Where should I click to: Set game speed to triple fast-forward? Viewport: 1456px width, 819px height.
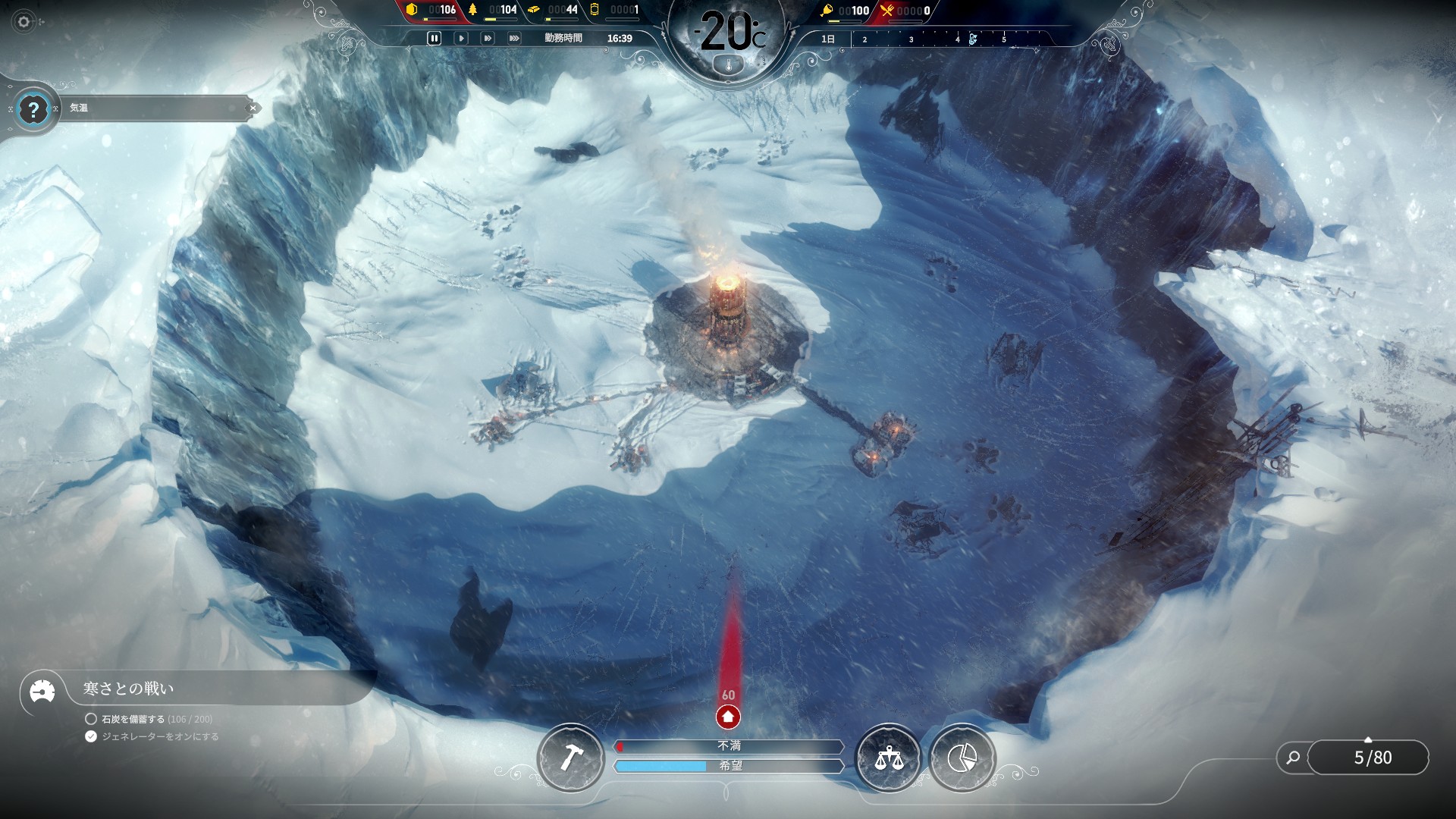coord(514,38)
